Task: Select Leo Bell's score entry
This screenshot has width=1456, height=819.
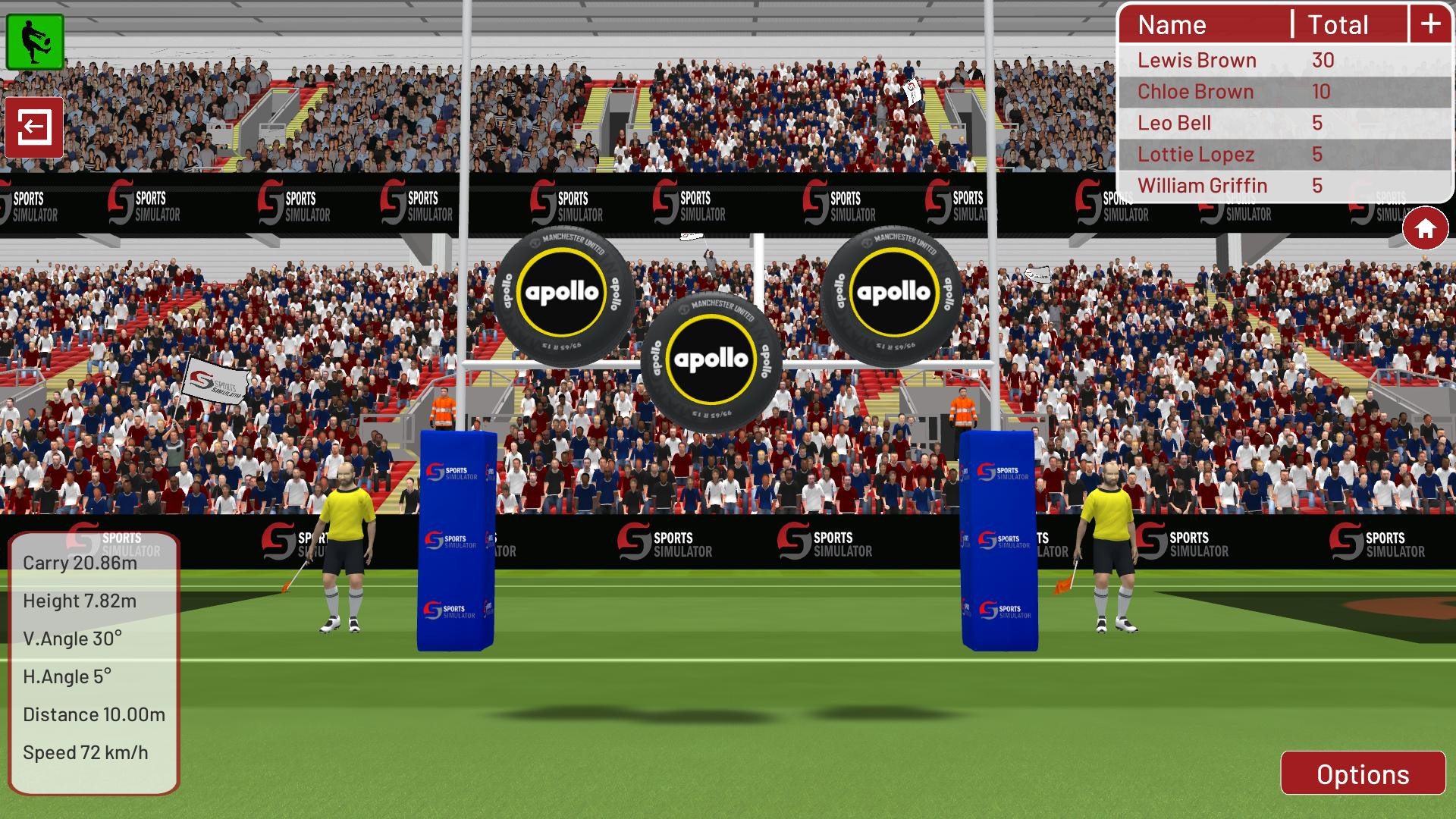Action: [x=1175, y=123]
